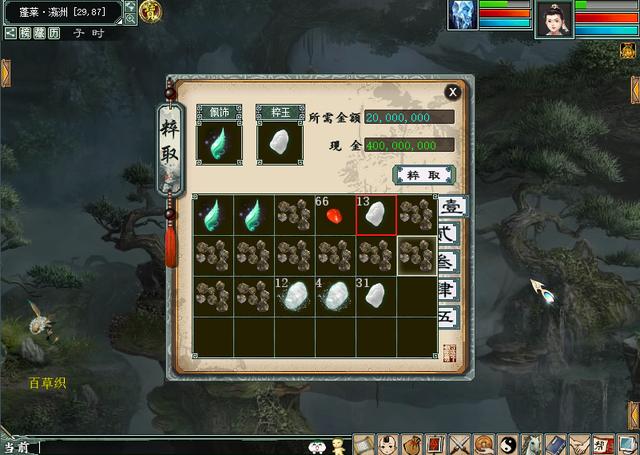Choose the white jade stack of 31
Image resolution: width=640 pixels, height=455 pixels.
coord(376,296)
